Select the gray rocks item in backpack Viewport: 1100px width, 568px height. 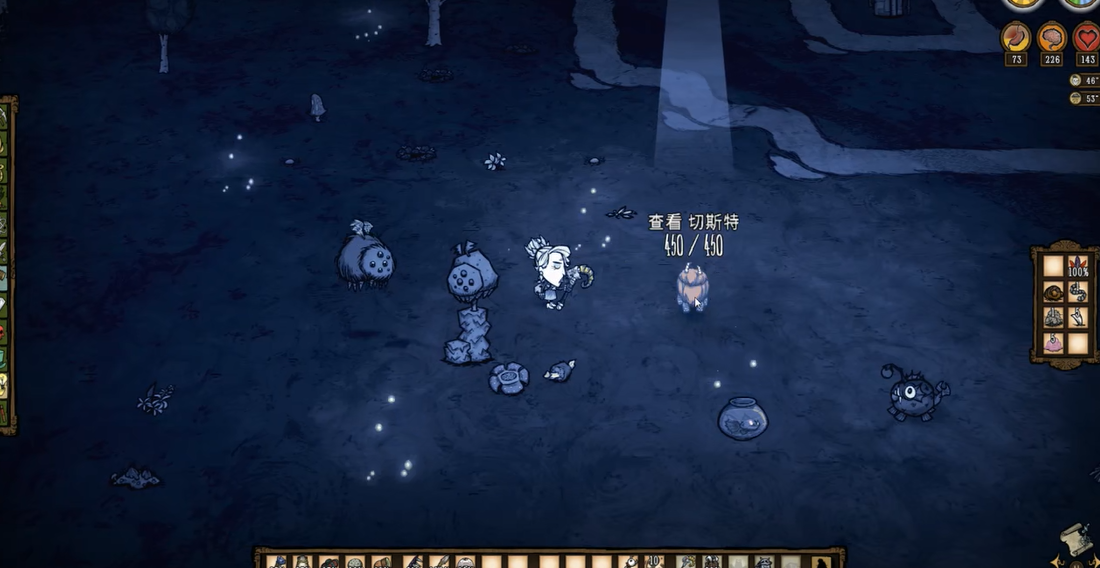[x=1053, y=318]
